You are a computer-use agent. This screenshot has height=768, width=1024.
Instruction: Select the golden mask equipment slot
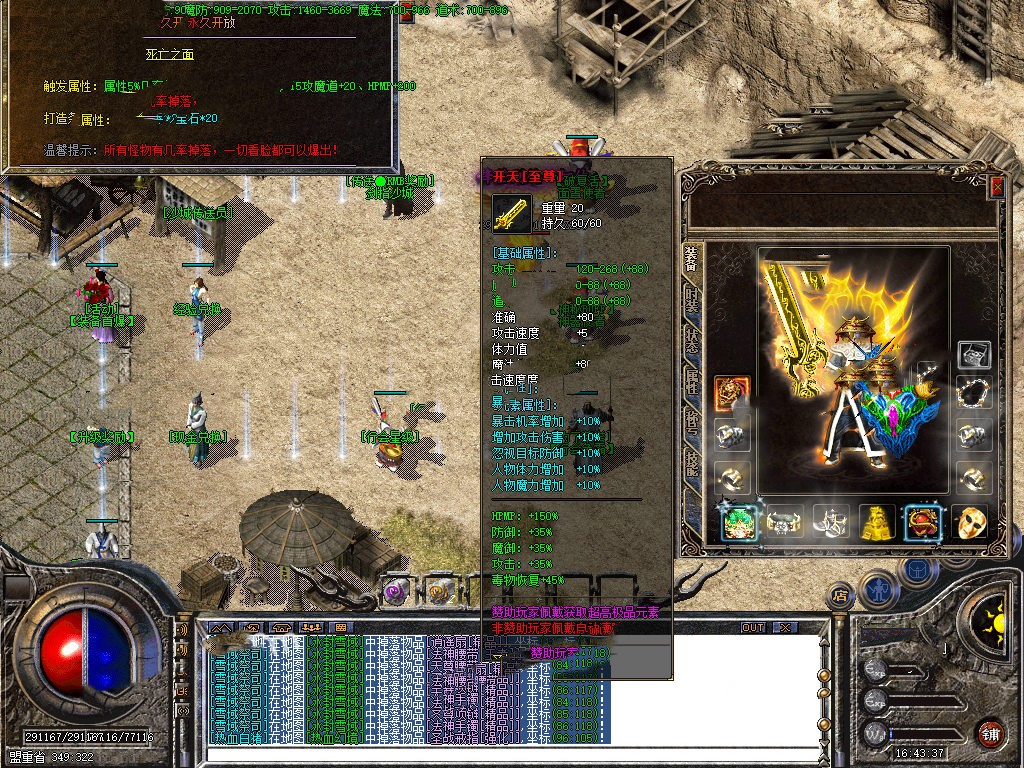point(970,521)
